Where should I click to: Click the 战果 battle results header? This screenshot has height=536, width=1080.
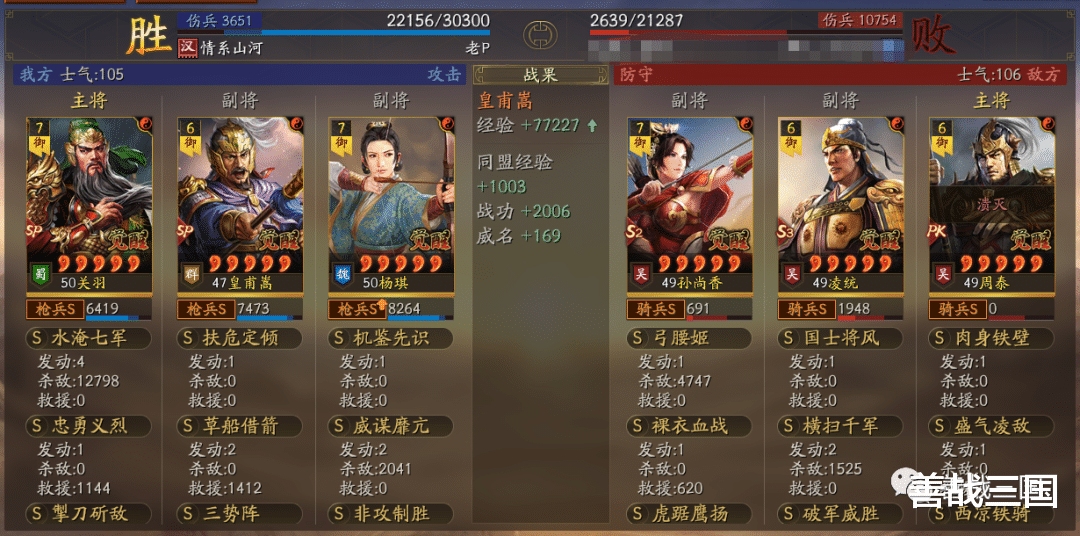pyautogui.click(x=540, y=74)
